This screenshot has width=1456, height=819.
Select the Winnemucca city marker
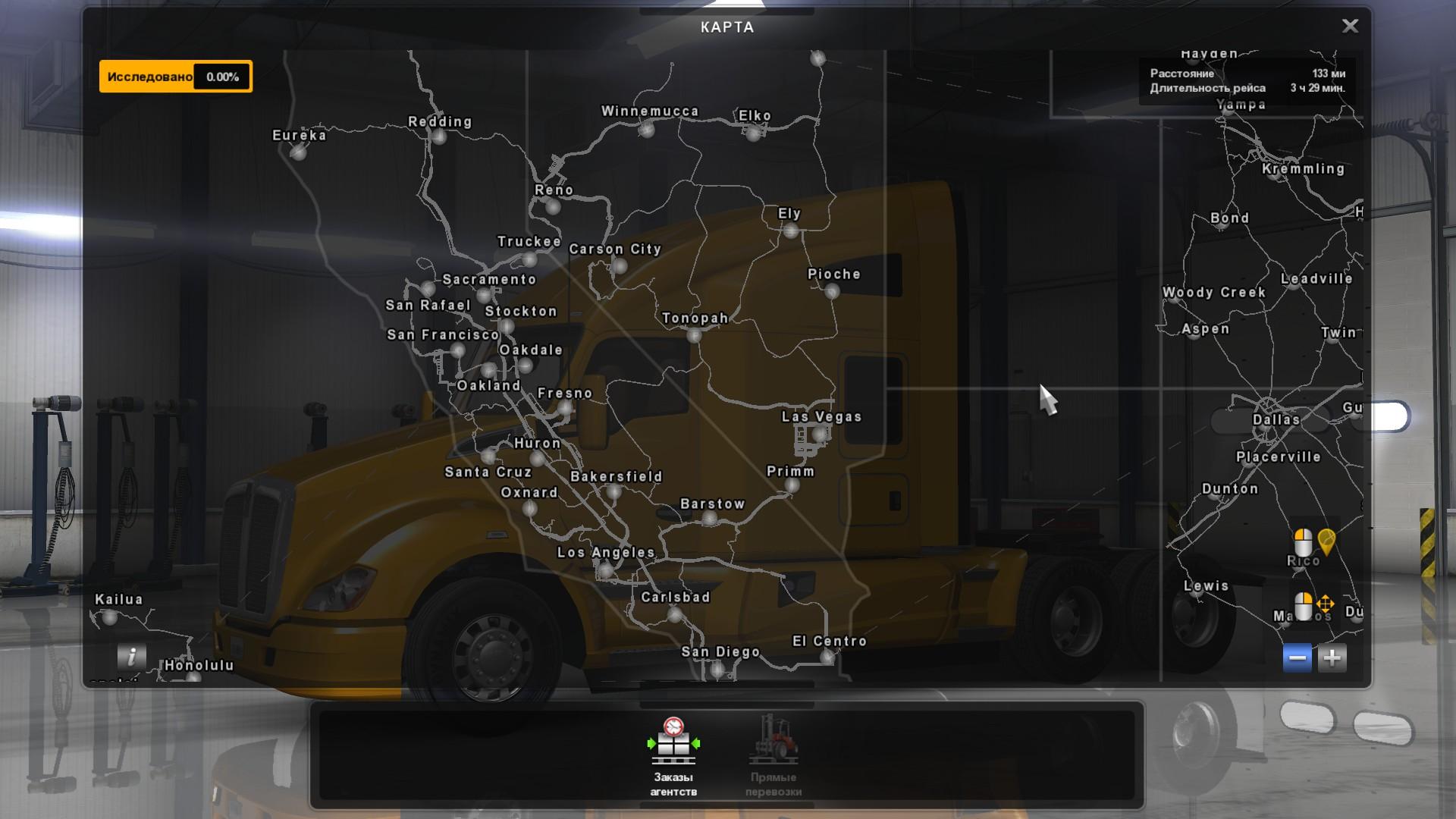click(x=646, y=130)
